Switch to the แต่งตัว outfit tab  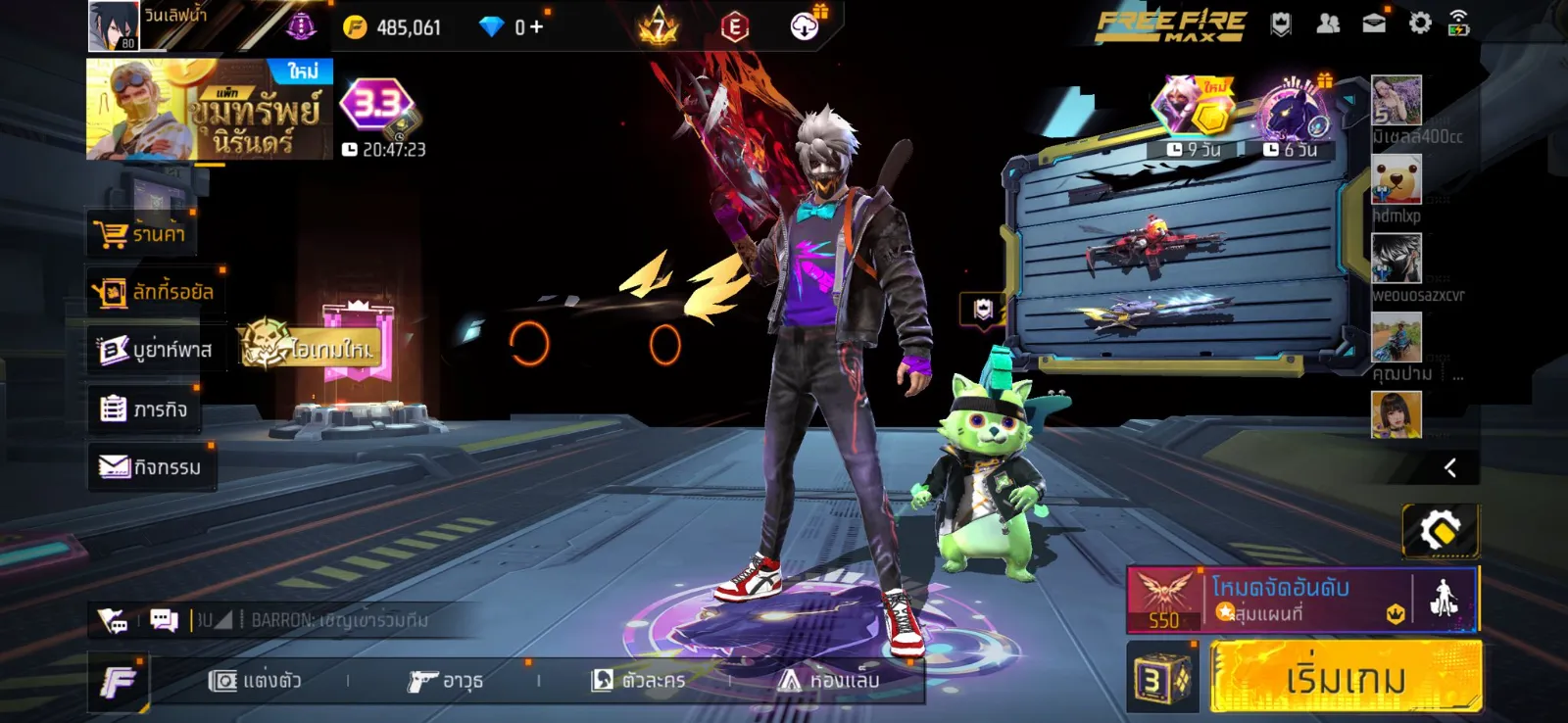pos(255,680)
